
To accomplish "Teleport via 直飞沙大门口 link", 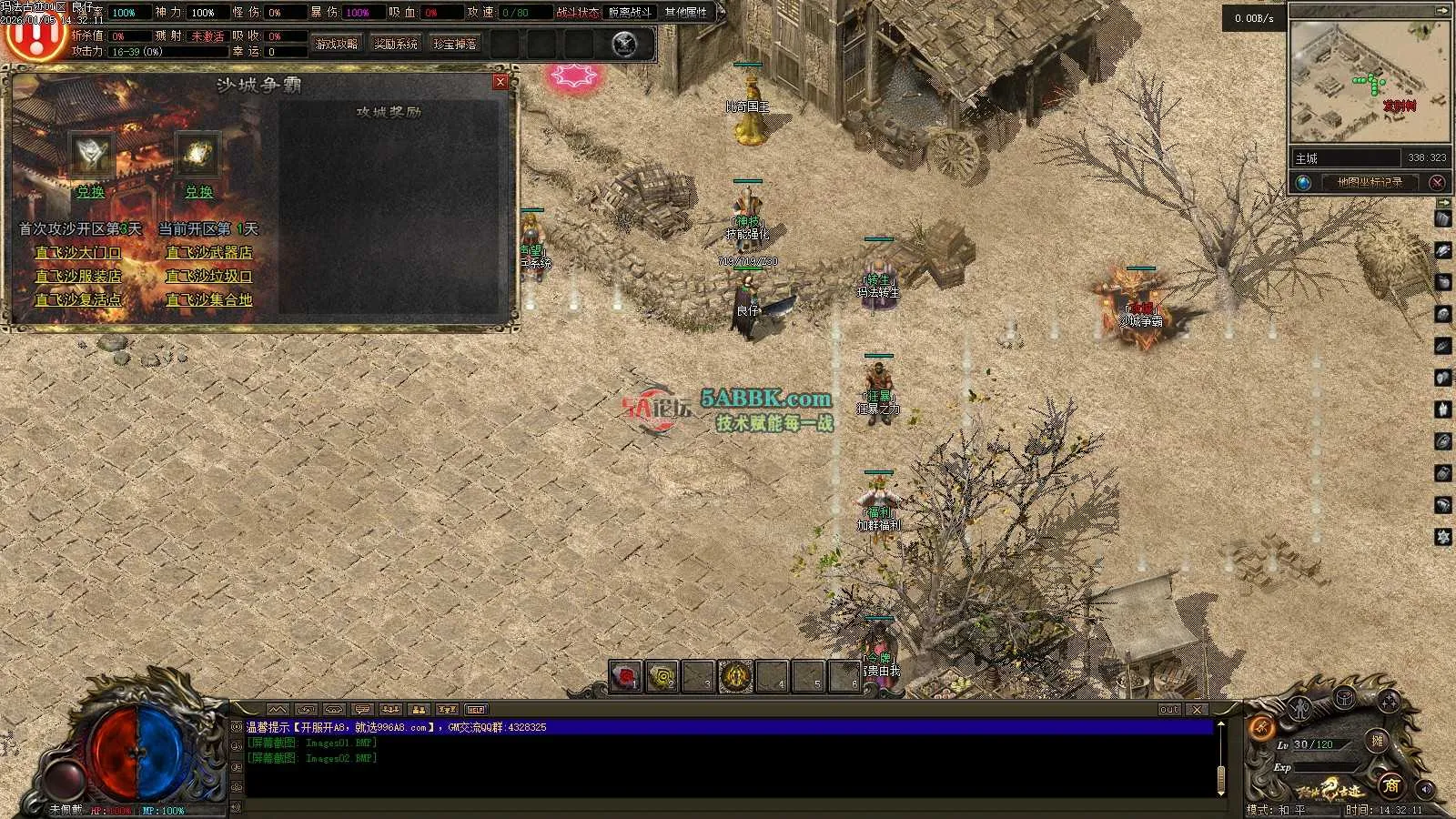I will coord(78,252).
